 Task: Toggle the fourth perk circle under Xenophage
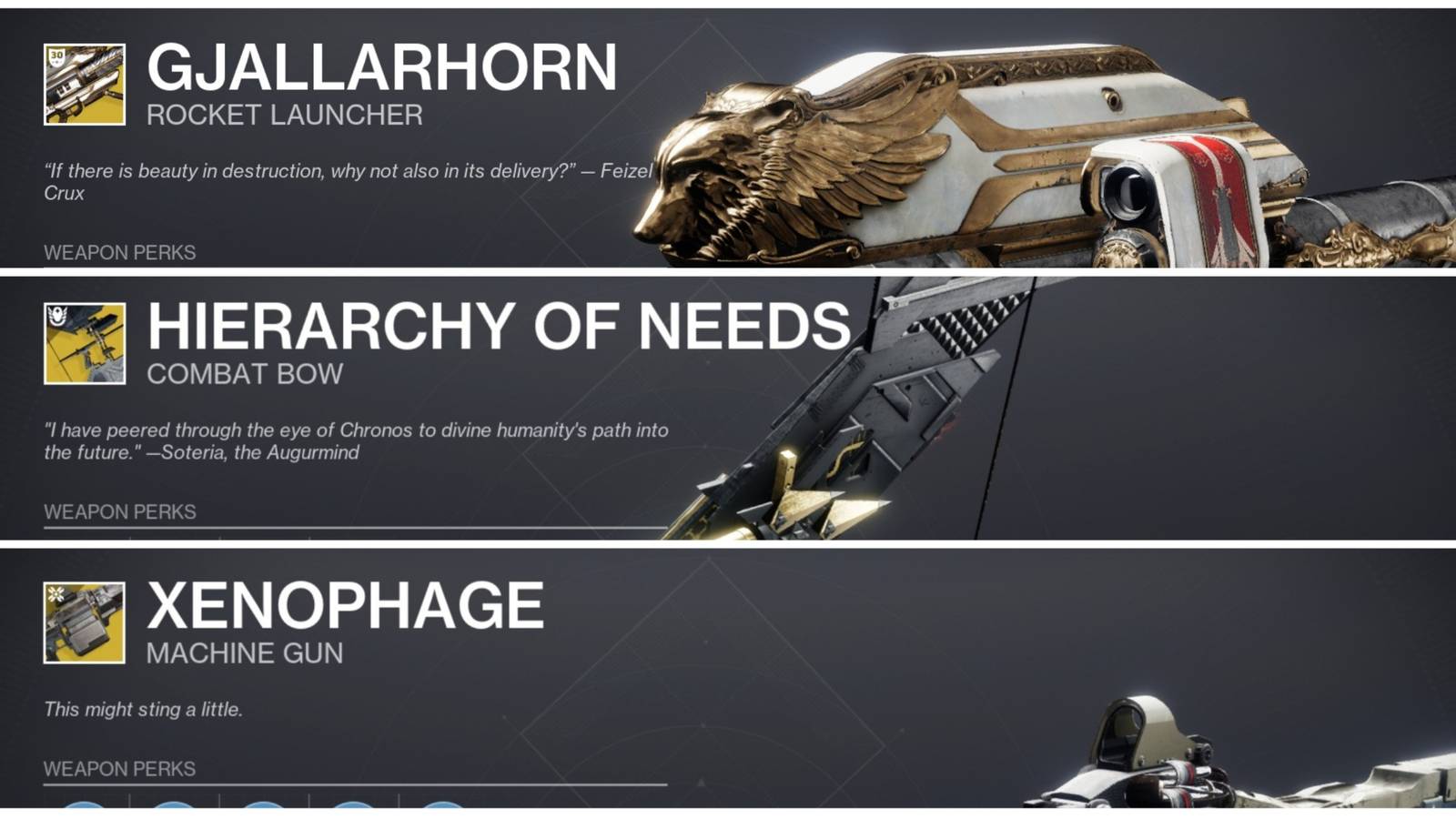355,812
